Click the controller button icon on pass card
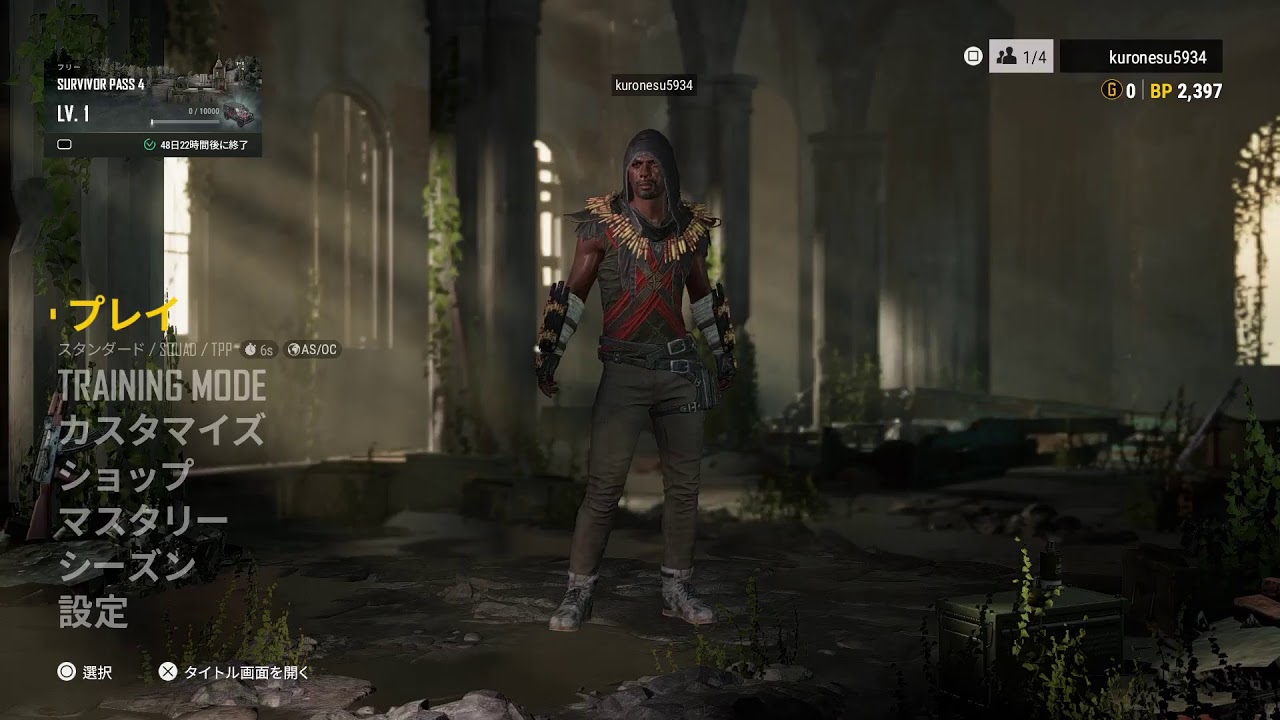1280x720 pixels. point(66,144)
